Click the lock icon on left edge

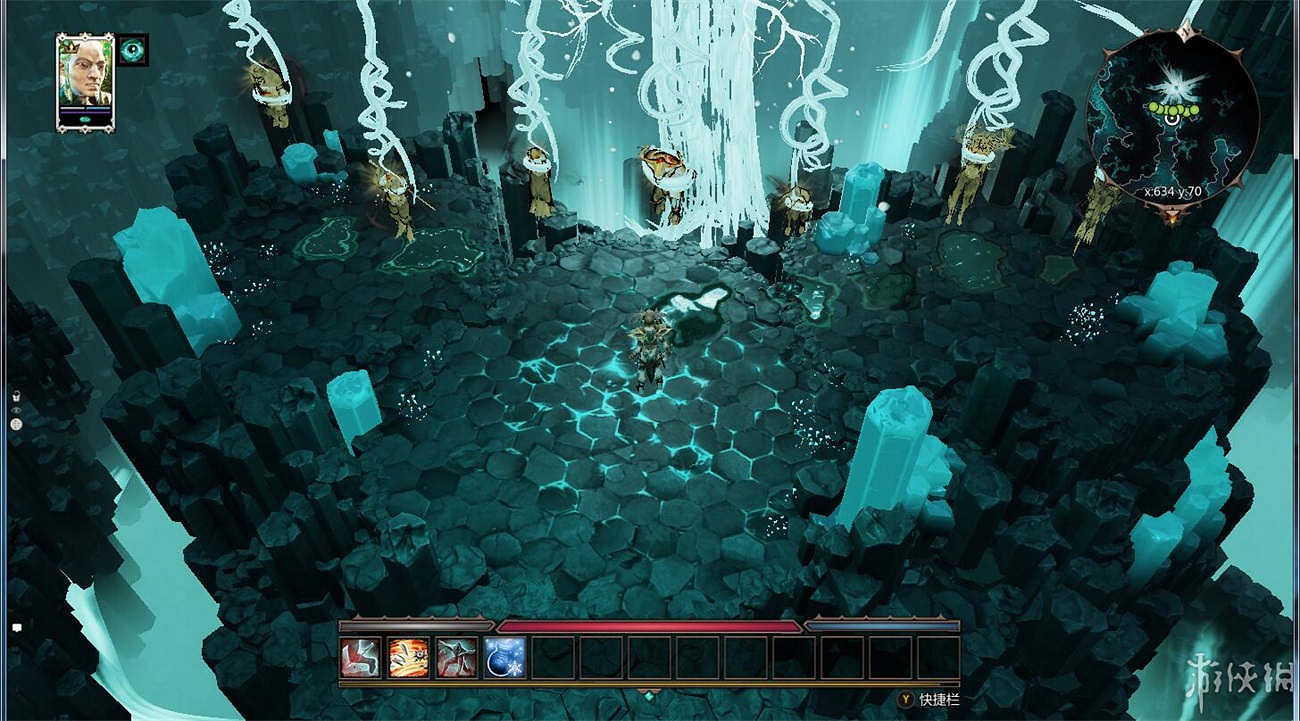point(16,397)
